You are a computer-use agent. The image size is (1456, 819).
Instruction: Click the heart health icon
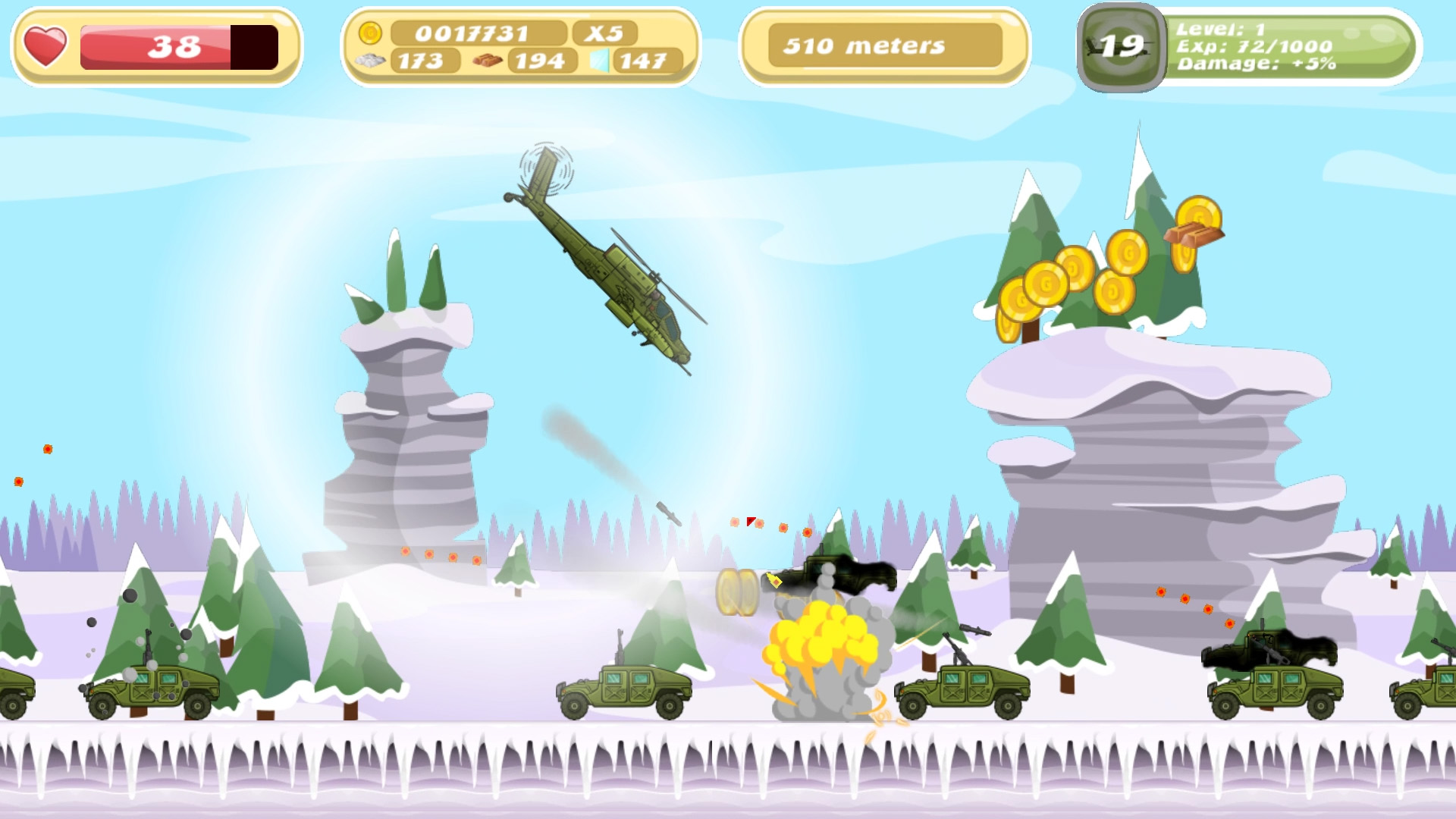tap(45, 46)
